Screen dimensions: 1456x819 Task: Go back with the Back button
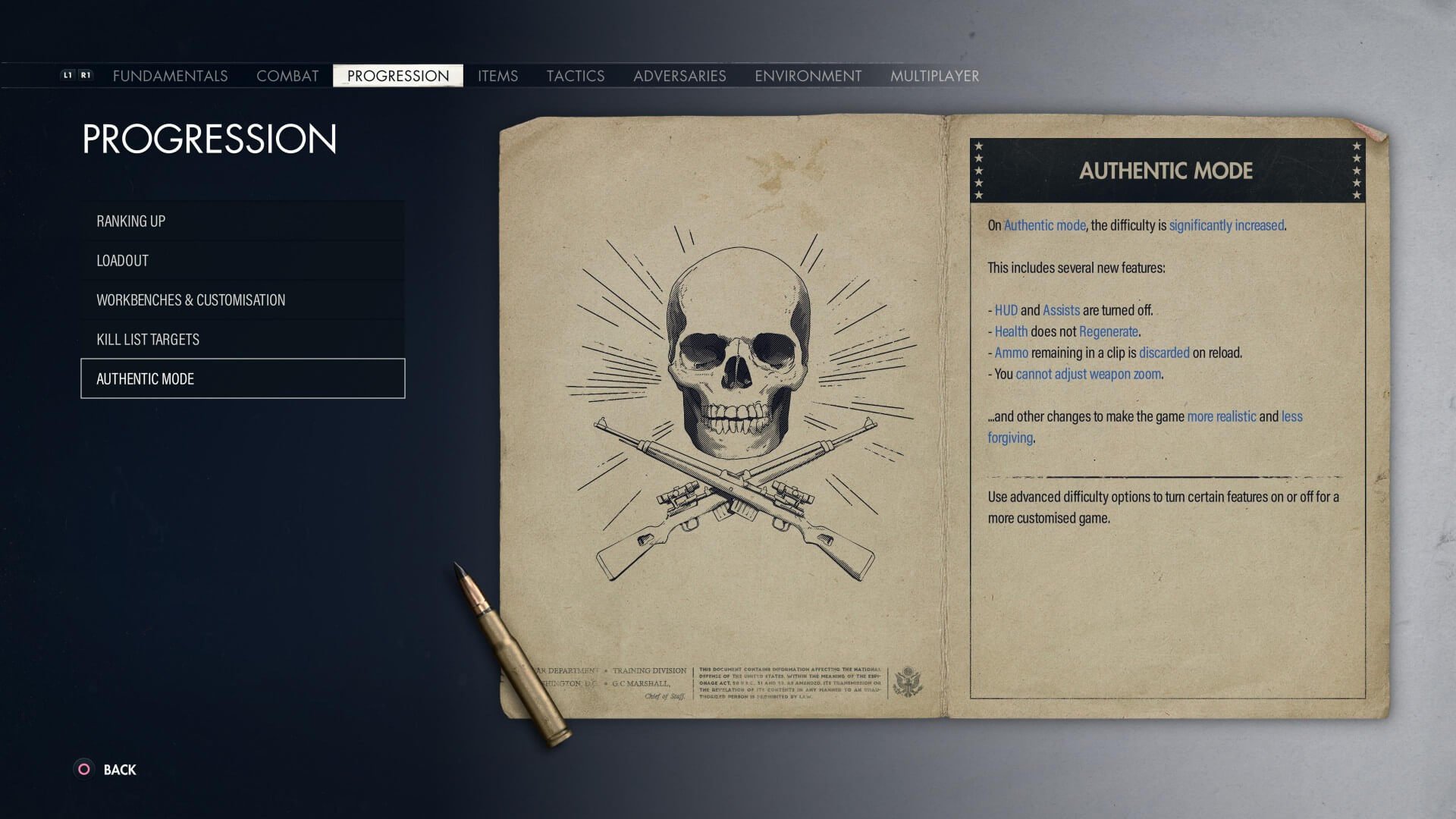(106, 770)
